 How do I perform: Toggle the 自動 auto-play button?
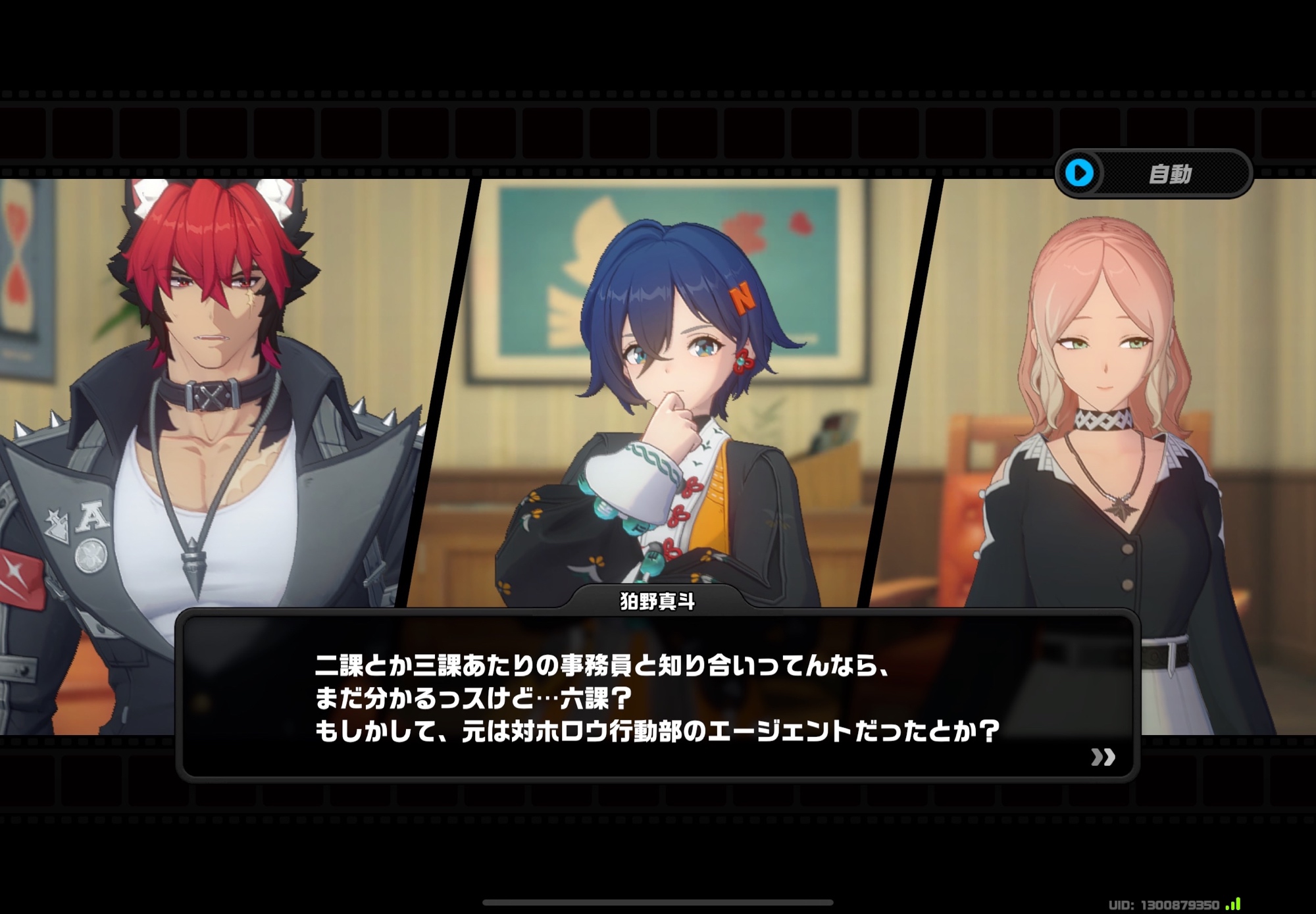[x=1153, y=174]
